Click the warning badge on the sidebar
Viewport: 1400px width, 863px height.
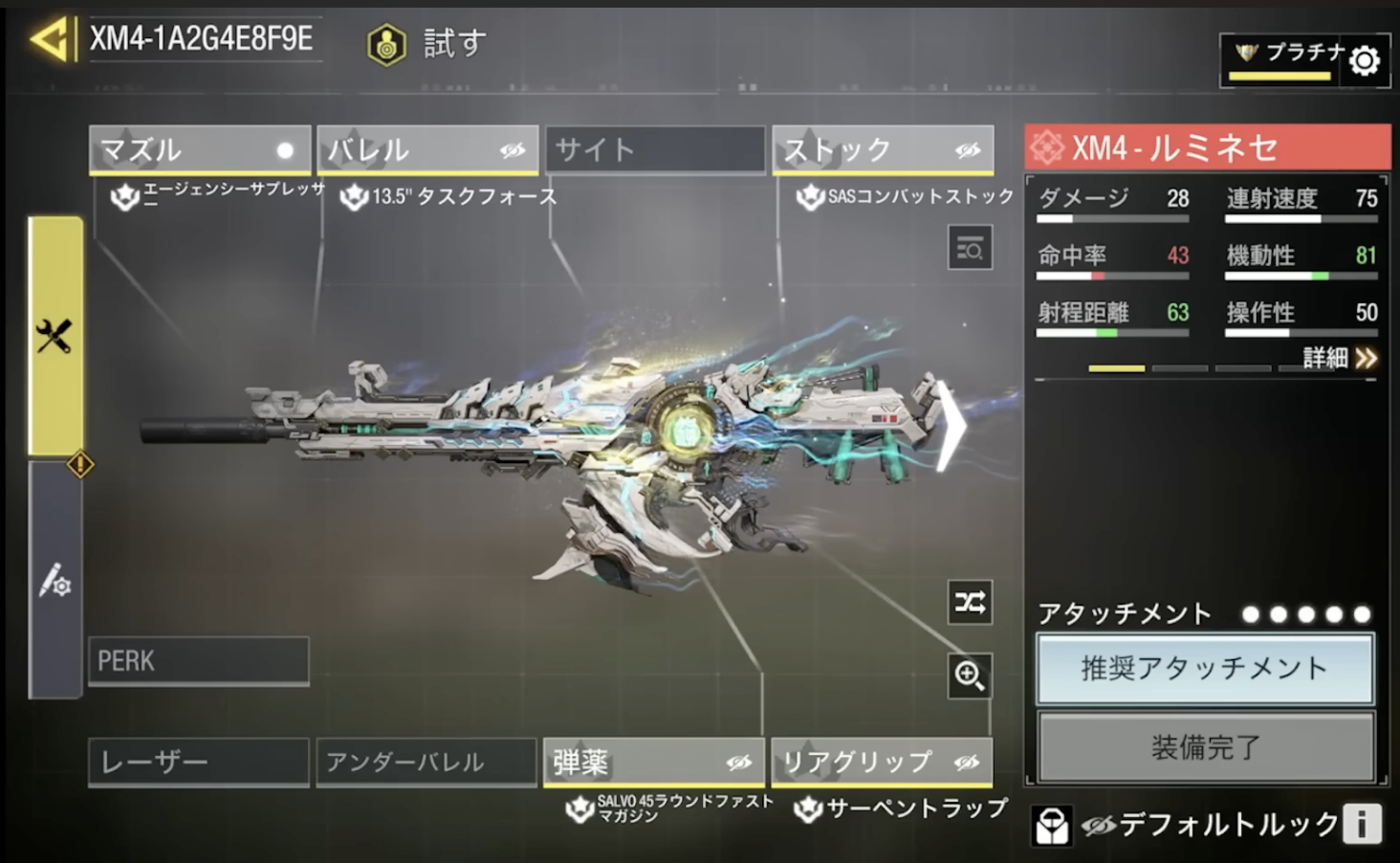click(x=80, y=465)
